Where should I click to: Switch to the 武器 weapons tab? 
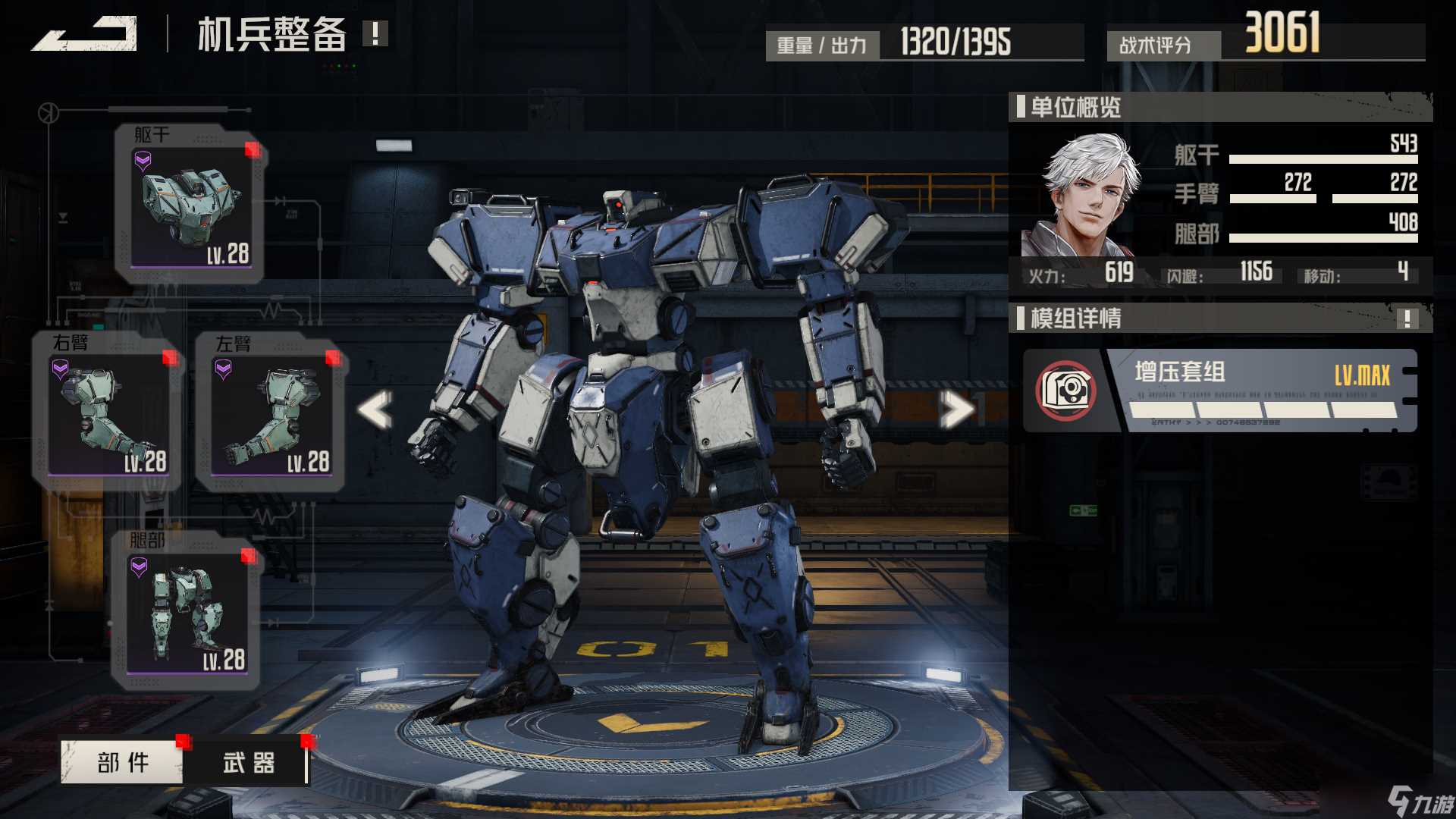click(248, 762)
